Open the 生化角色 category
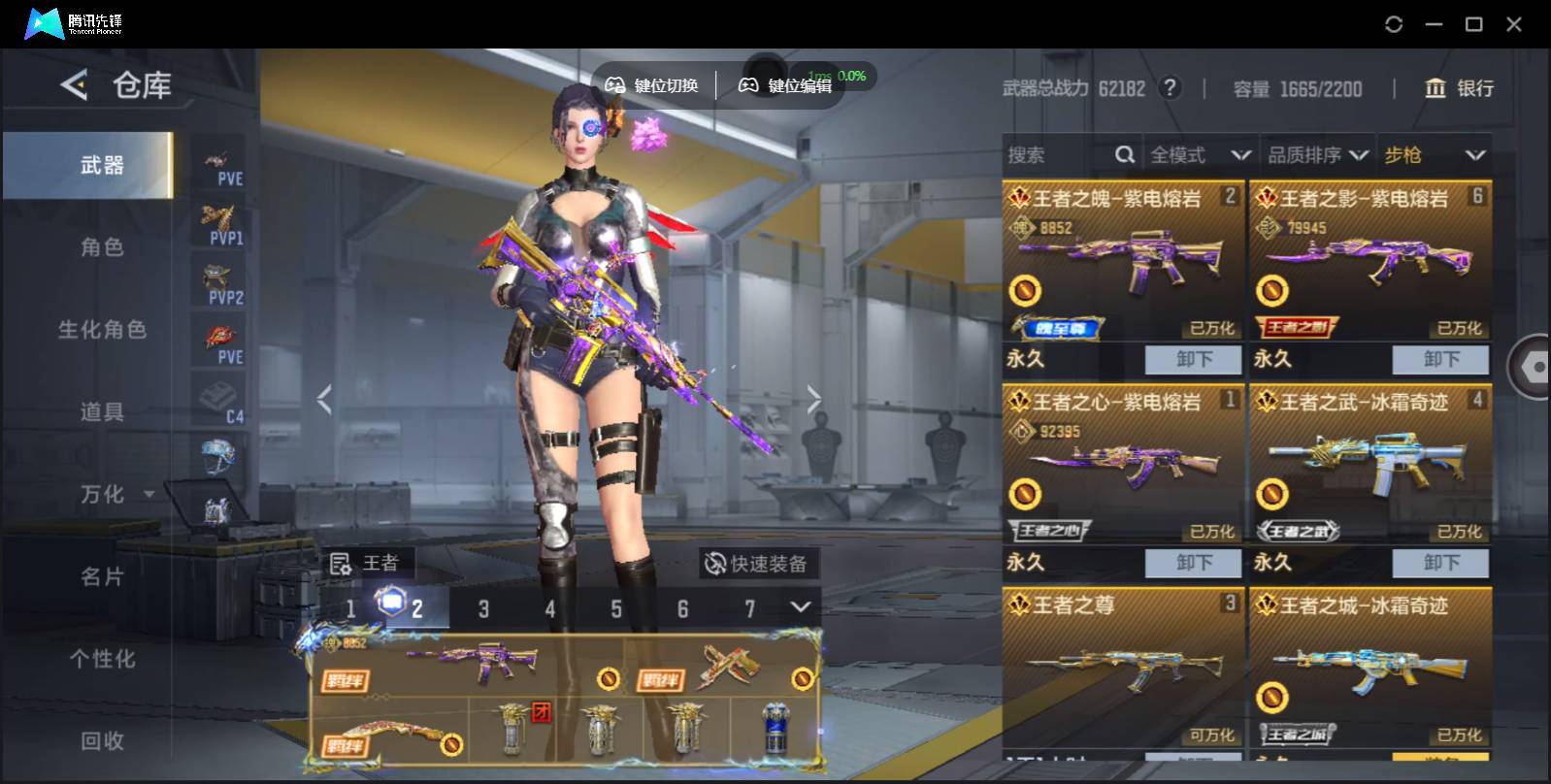The height and width of the screenshot is (784, 1551). click(x=102, y=330)
